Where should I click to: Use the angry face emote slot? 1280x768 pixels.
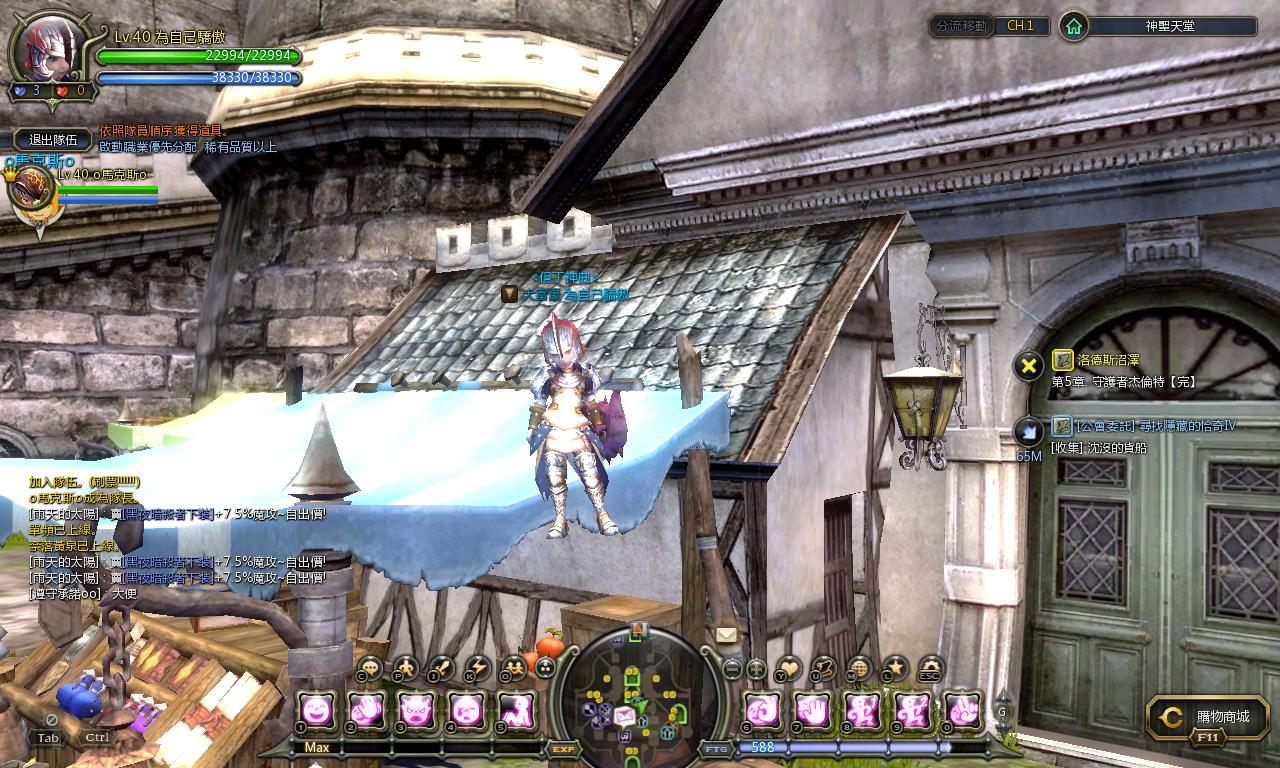[415, 710]
